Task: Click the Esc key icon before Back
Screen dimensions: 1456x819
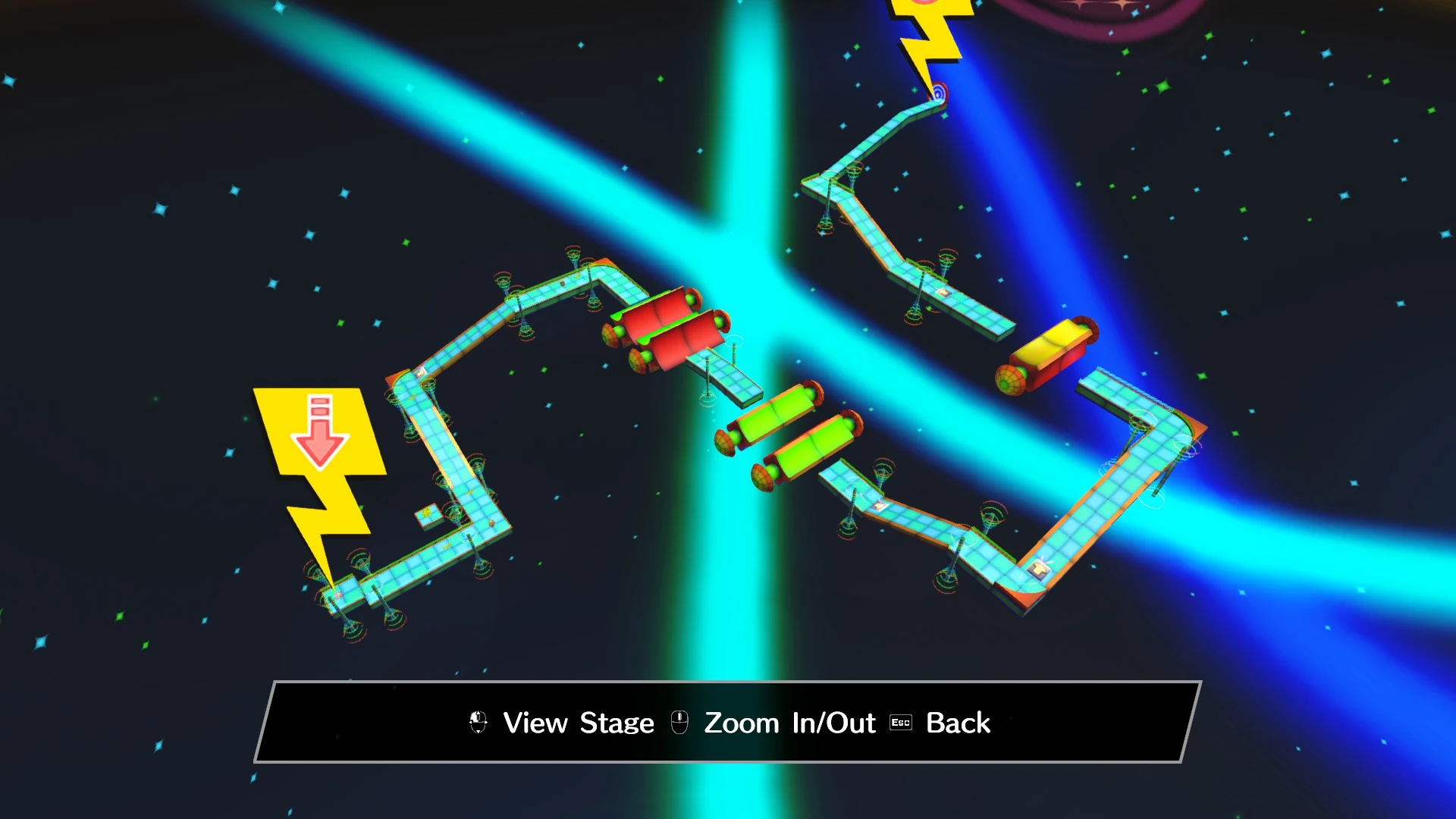Action: point(899,723)
